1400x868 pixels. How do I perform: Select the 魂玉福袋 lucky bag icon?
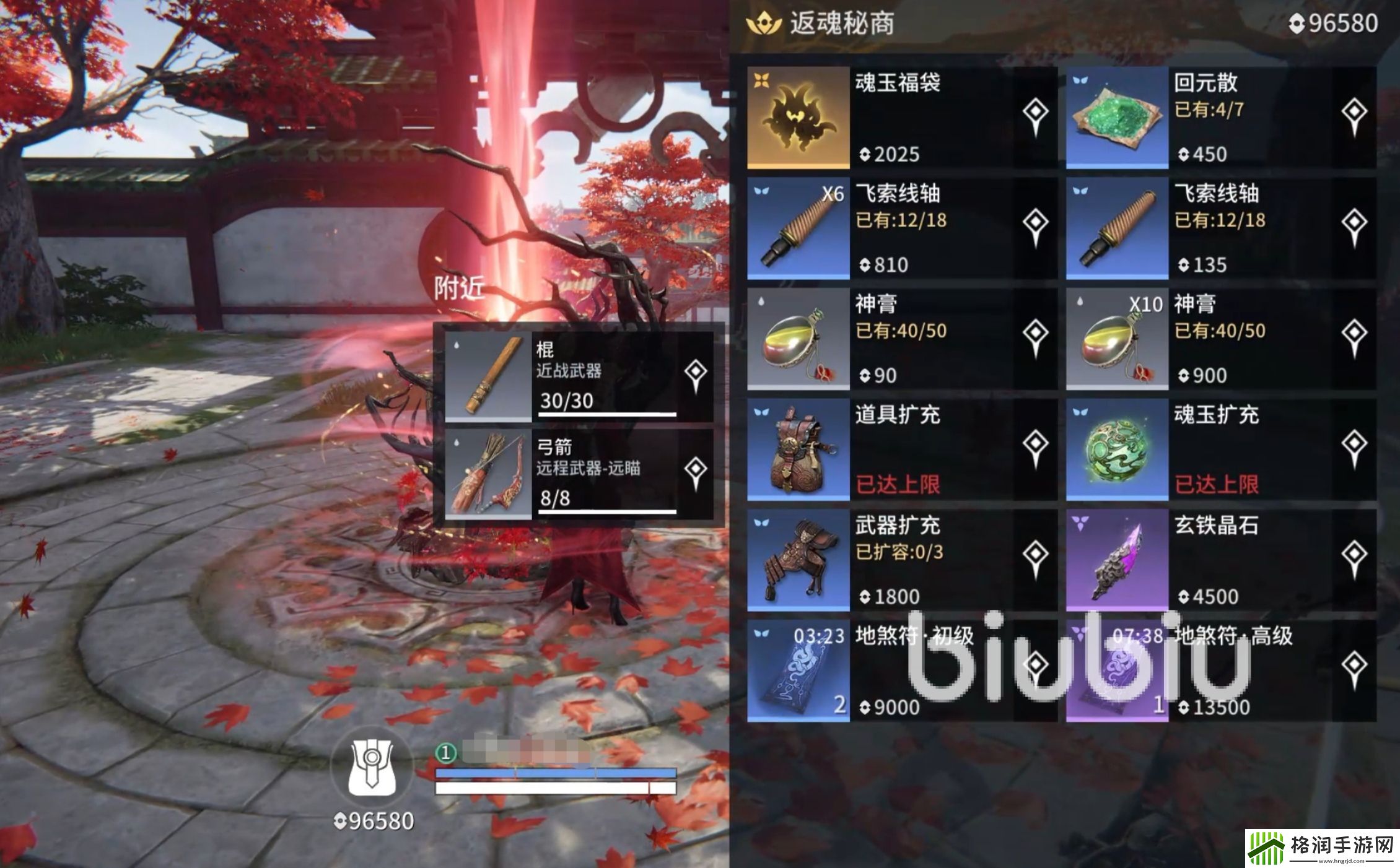pyautogui.click(x=799, y=118)
